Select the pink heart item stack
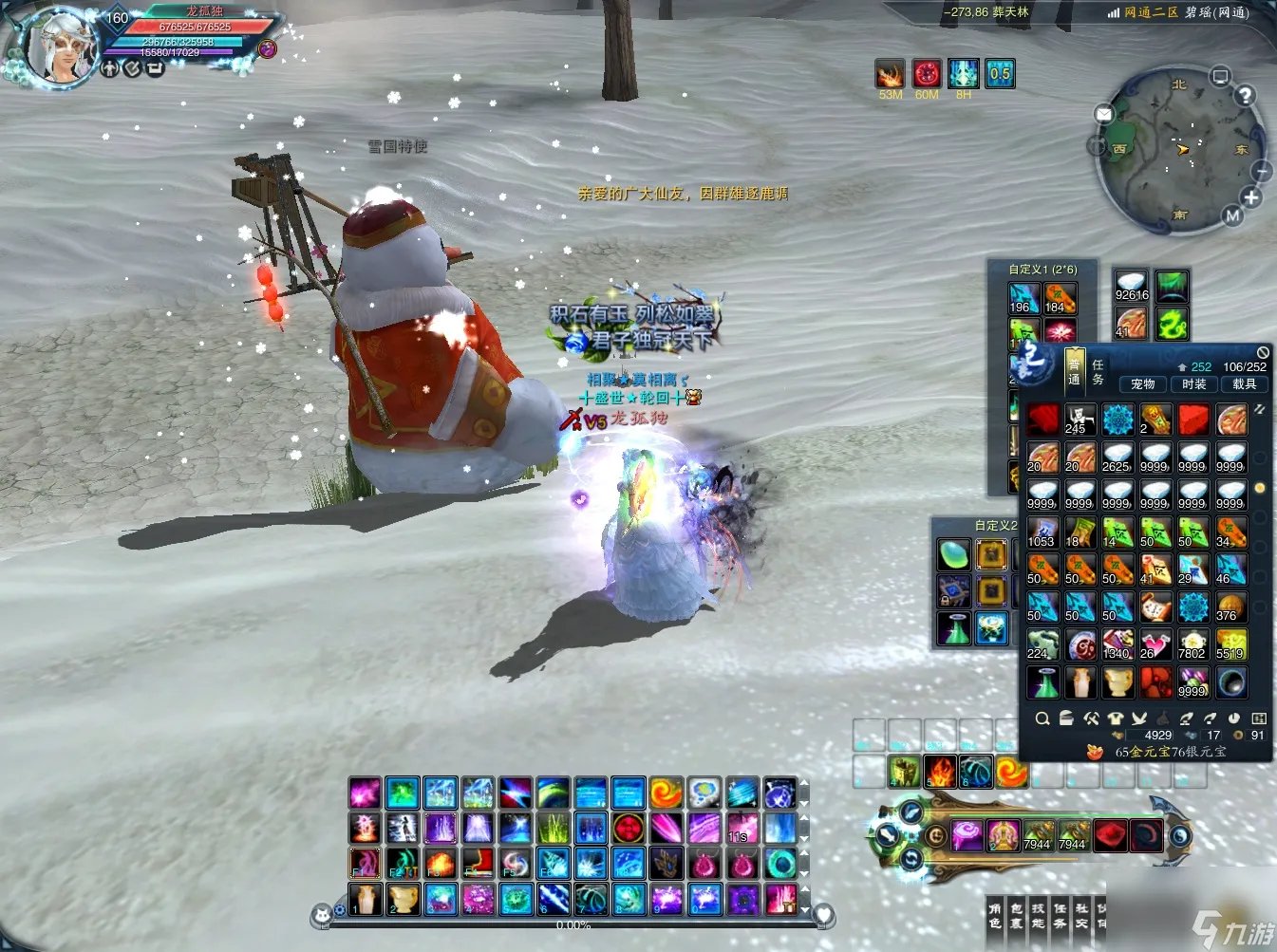Viewport: 1277px width, 952px height. point(1155,644)
